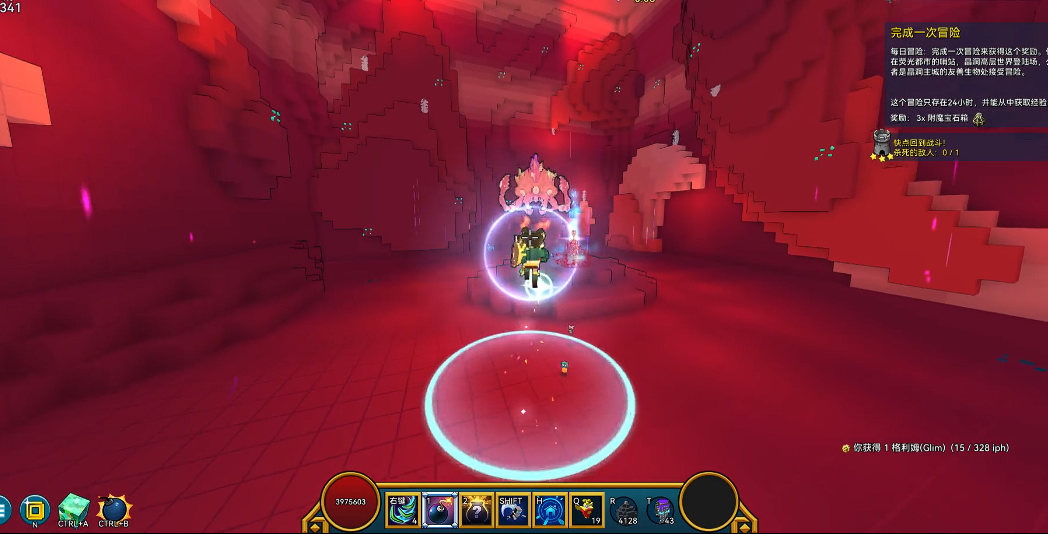
Task: Use the mystery bomb ability with question mark
Action: [476, 510]
